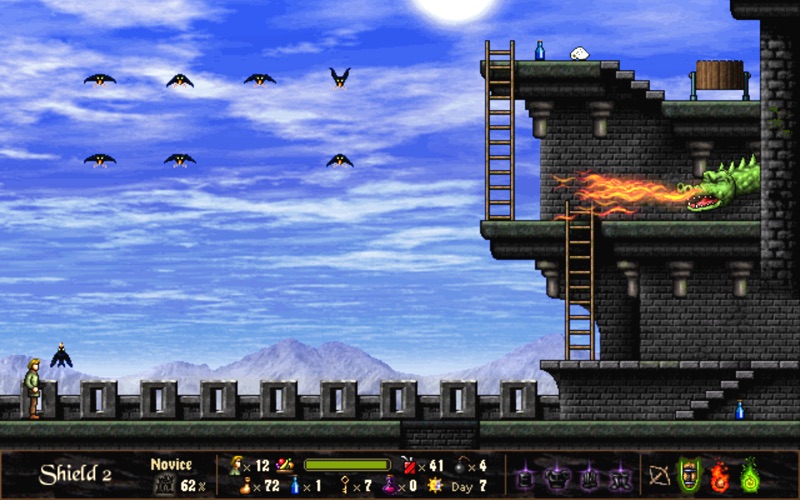Choose the highlighted shield icon
The image size is (800, 500).
(689, 474)
